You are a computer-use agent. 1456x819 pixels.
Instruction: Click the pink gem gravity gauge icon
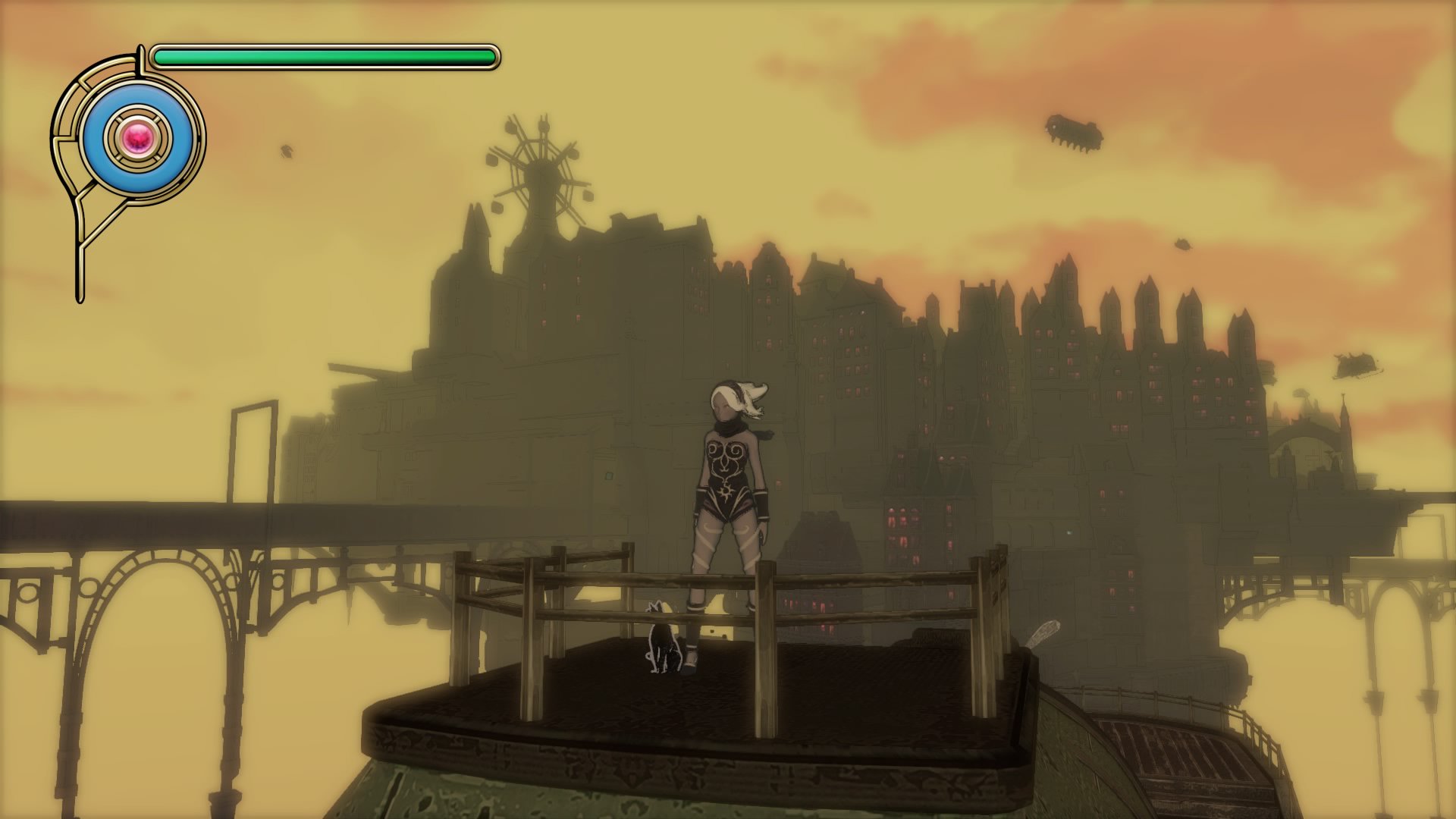click(x=139, y=138)
